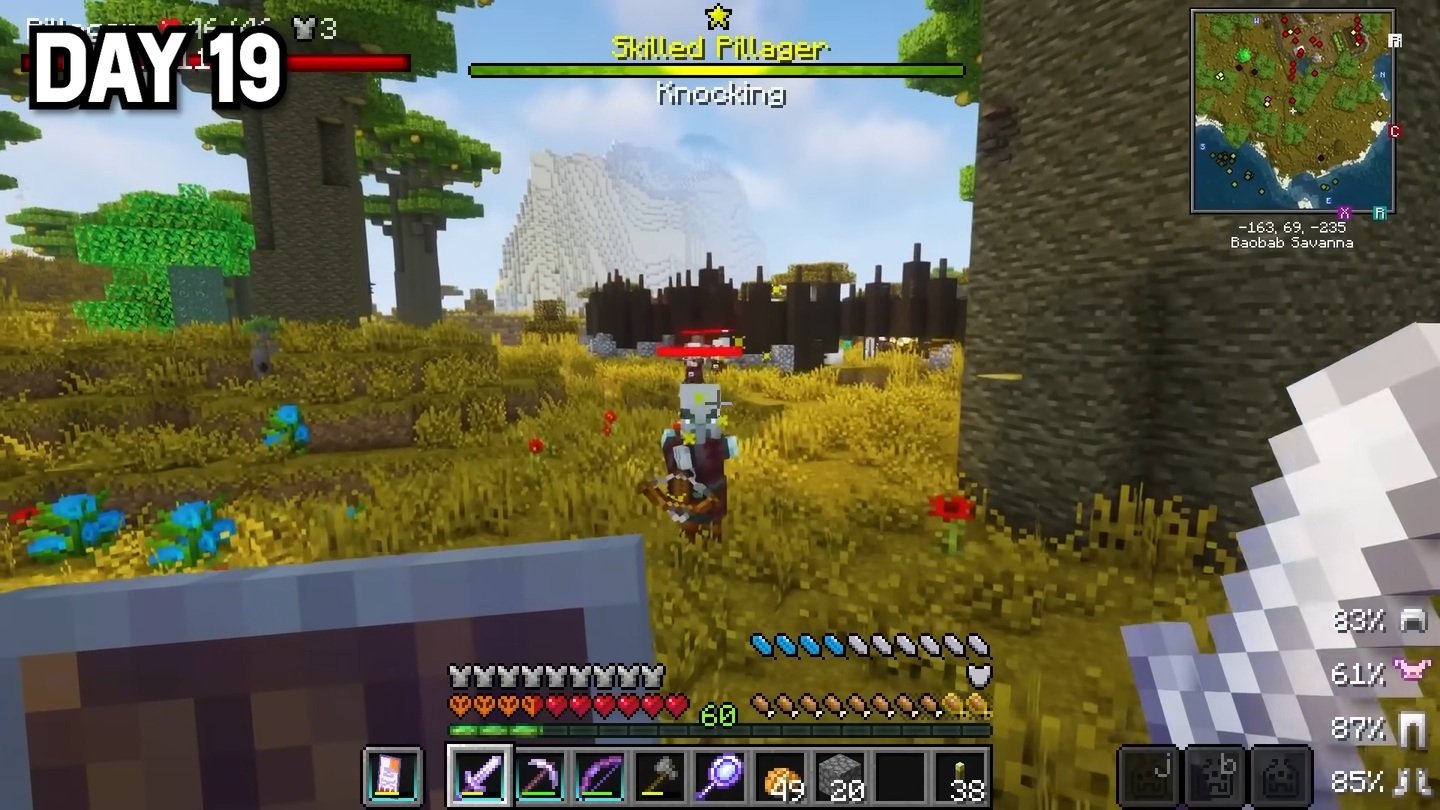The width and height of the screenshot is (1440, 810).
Task: Select the purple pickaxe hotbar slot
Action: [540, 776]
